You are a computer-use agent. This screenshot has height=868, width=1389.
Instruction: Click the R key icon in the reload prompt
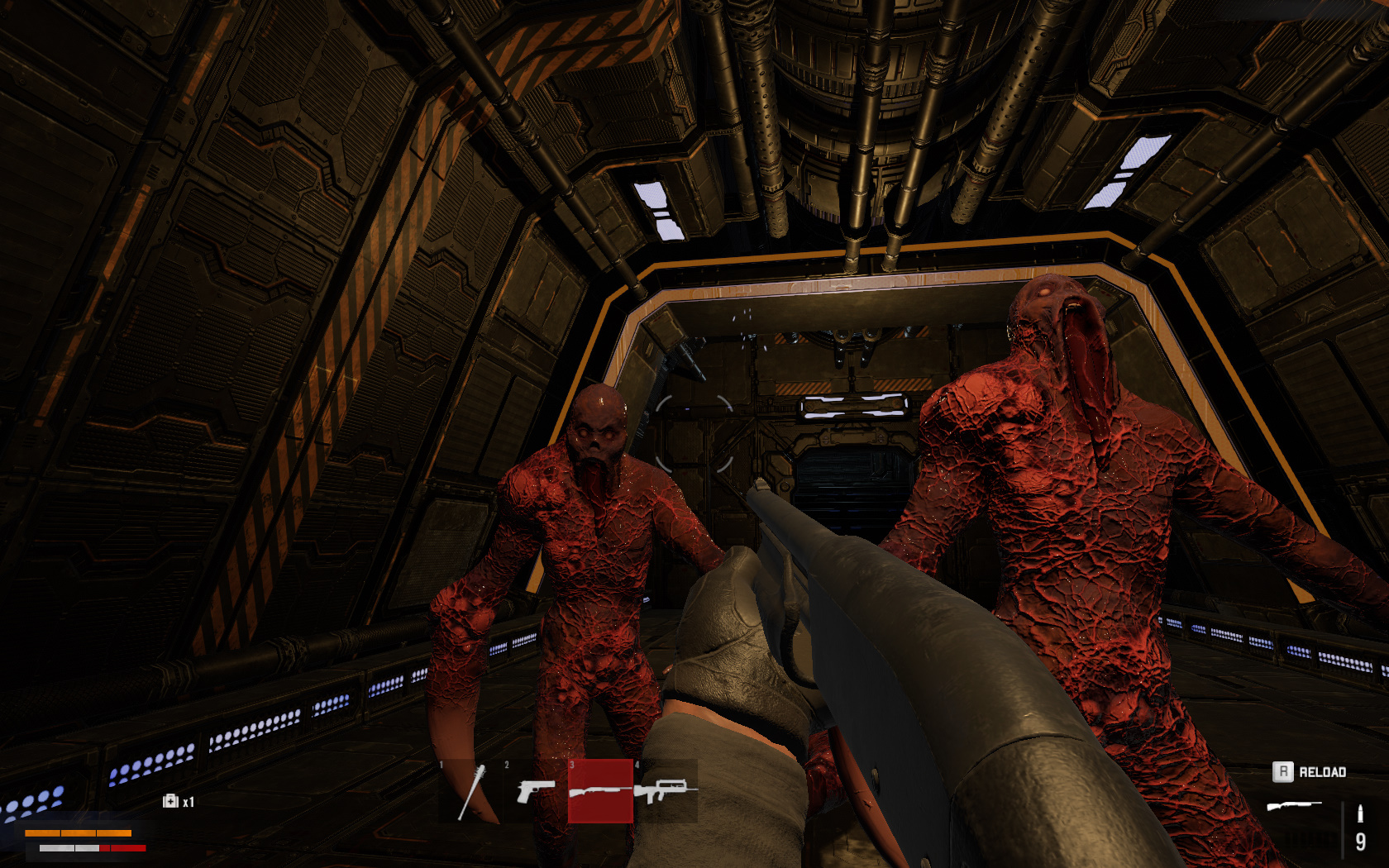click(x=1285, y=771)
